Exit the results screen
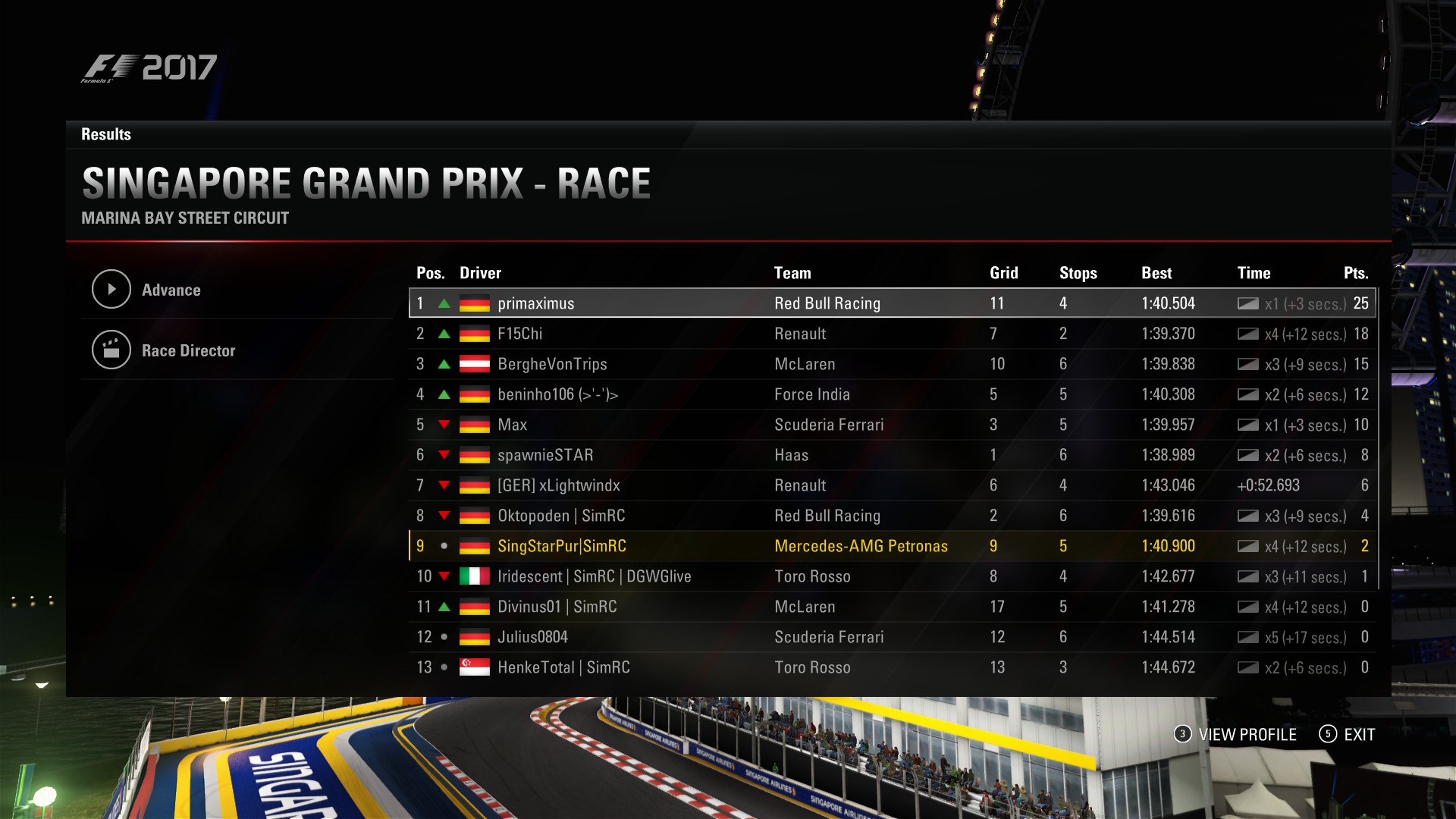Viewport: 1456px width, 819px height. coord(1358,734)
